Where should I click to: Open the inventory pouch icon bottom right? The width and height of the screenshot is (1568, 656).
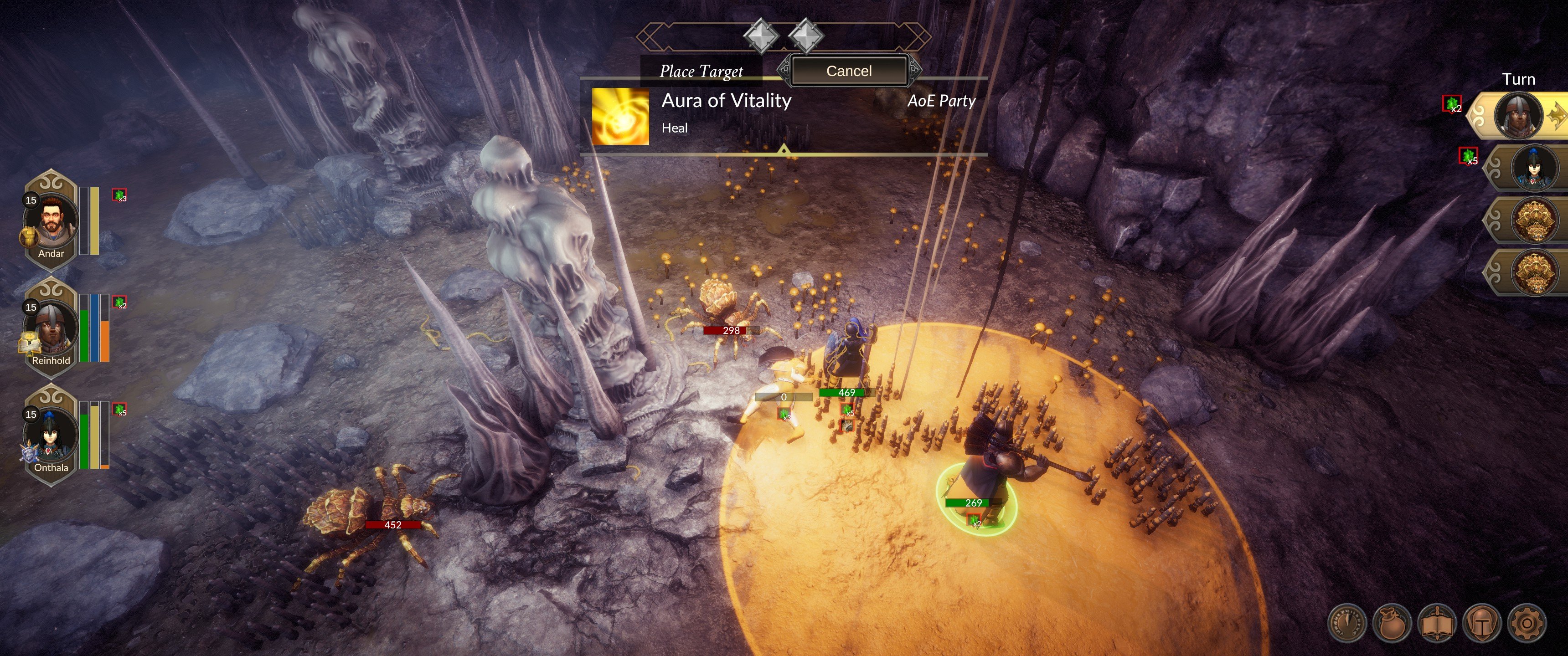1392,624
